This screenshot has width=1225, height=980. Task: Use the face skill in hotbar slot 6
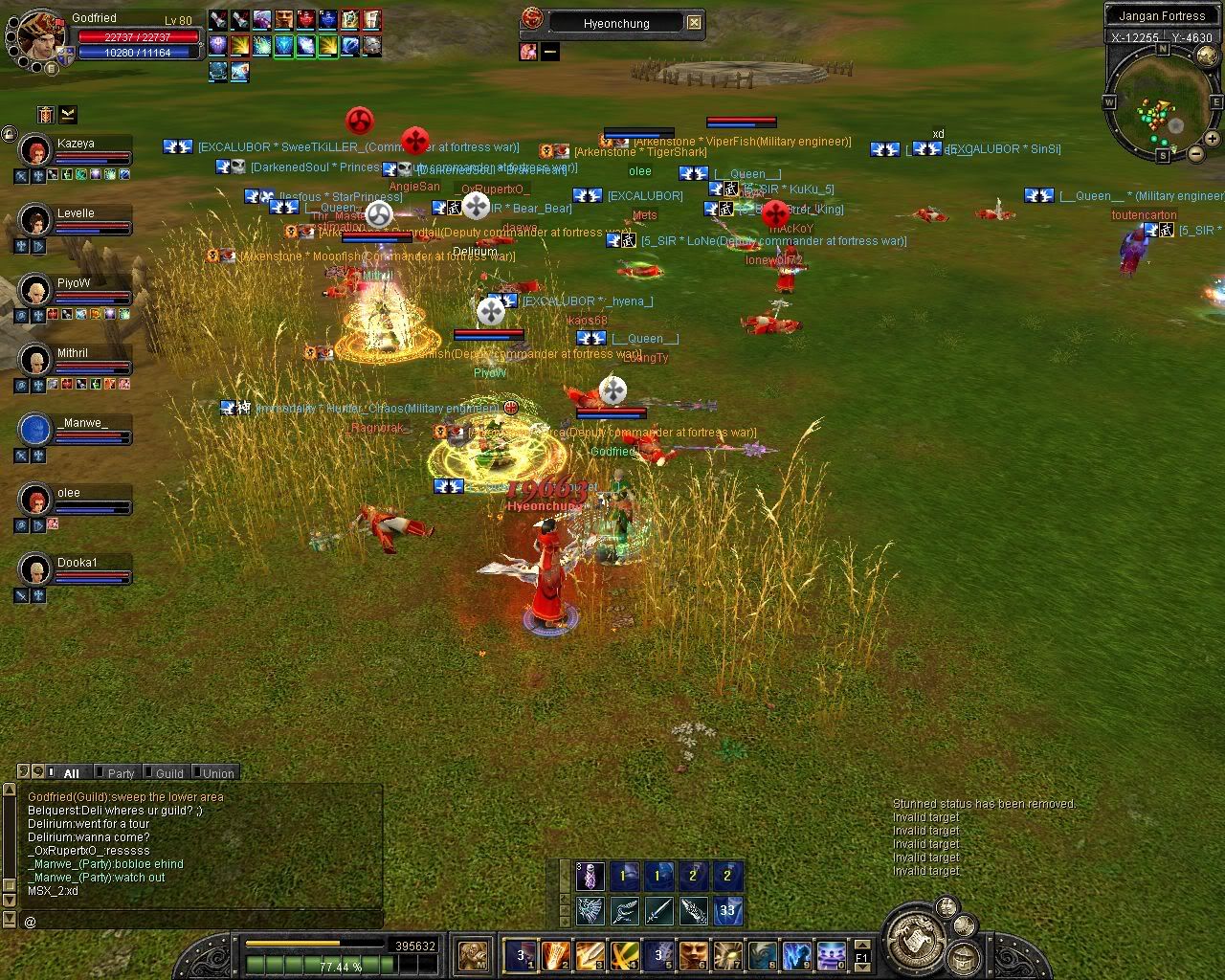[x=693, y=955]
